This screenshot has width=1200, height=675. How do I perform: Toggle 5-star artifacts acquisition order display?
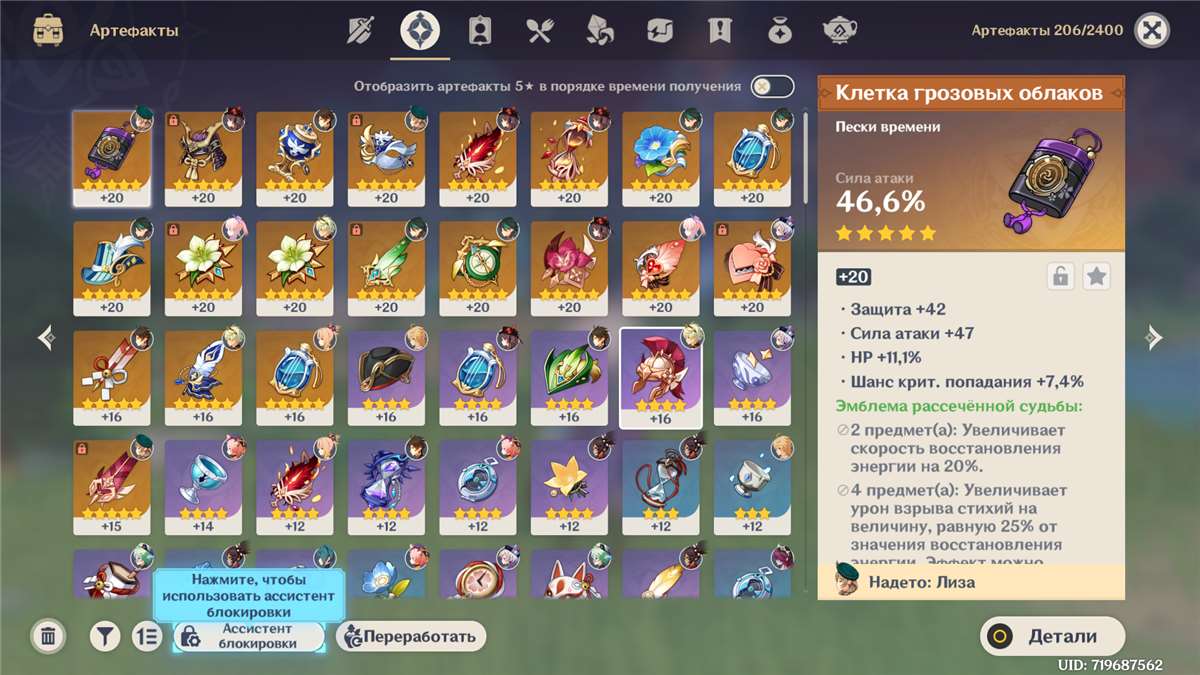772,87
